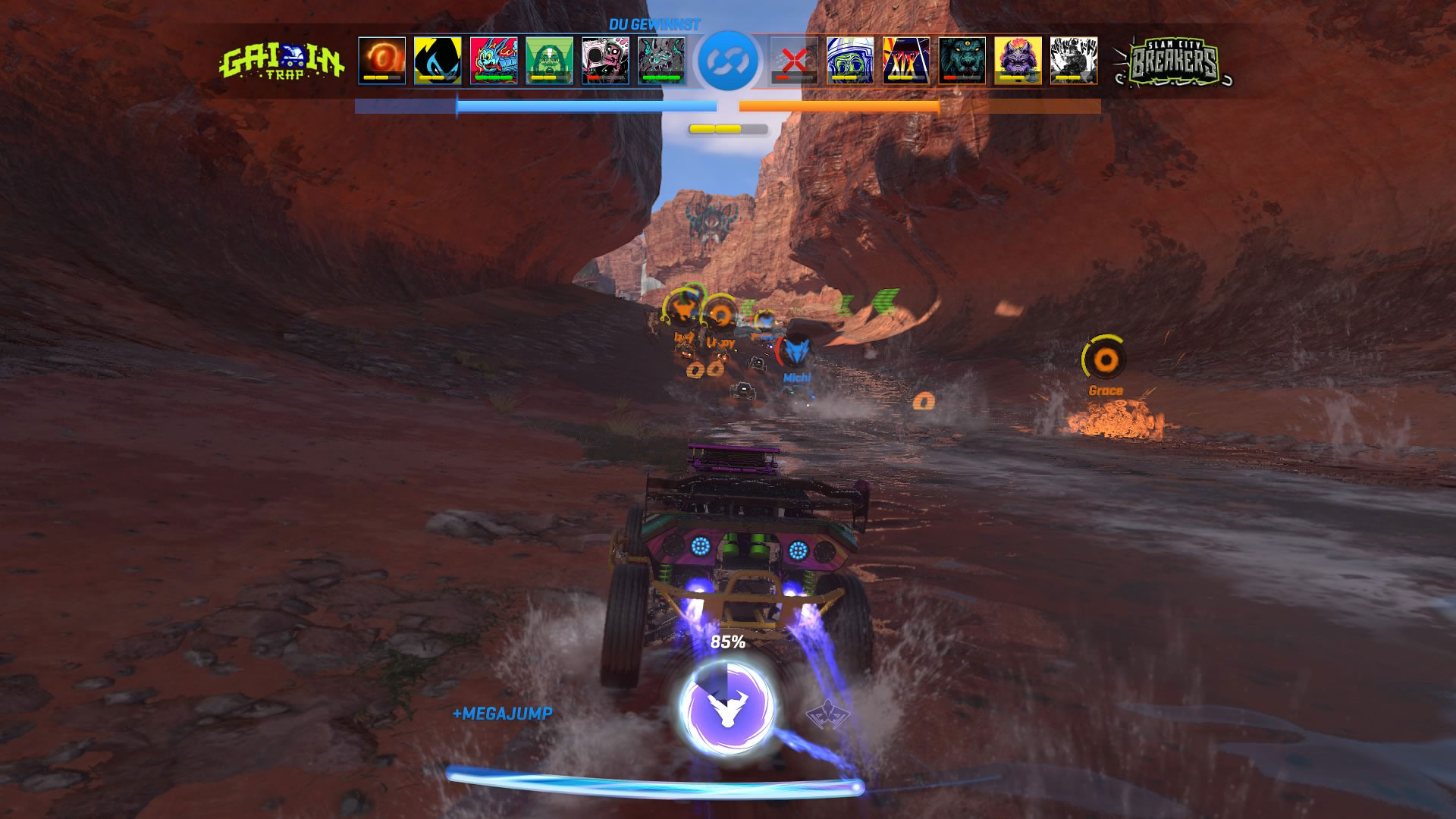The height and width of the screenshot is (819, 1456).
Task: Click the faded vehicle ability icon
Action: (x=824, y=714)
